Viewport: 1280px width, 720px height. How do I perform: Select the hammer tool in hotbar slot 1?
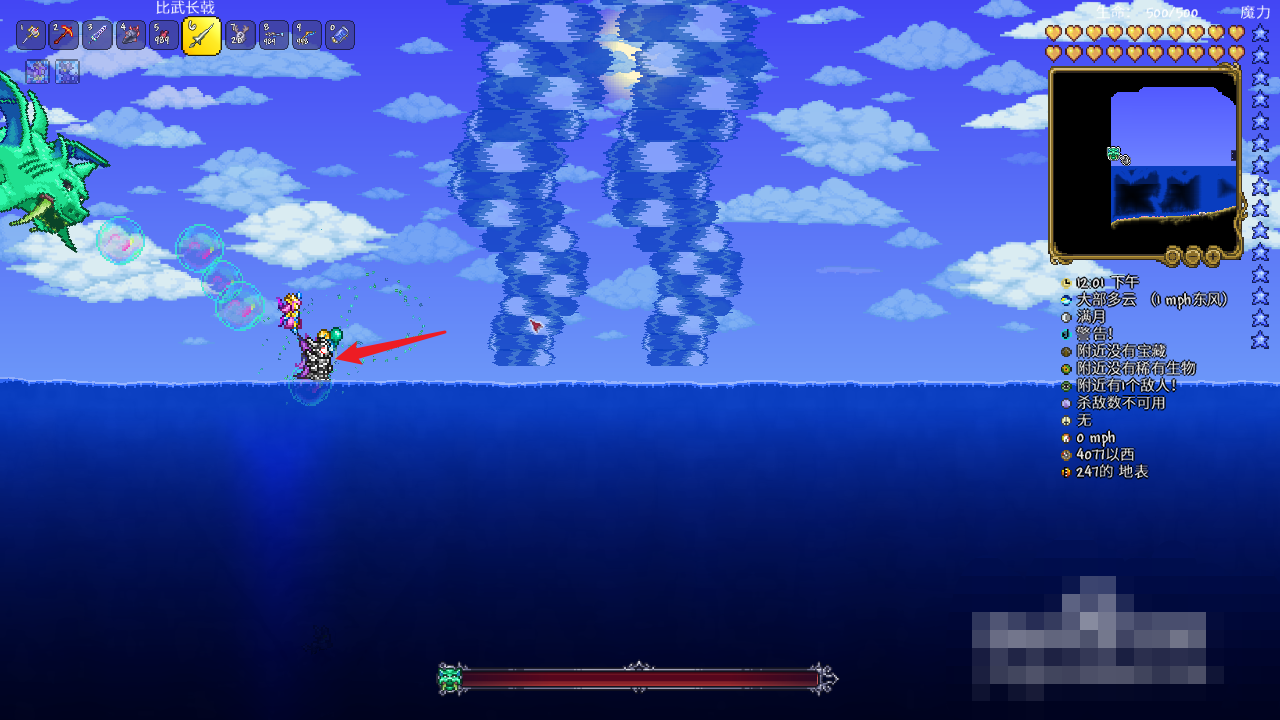pyautogui.click(x=31, y=35)
